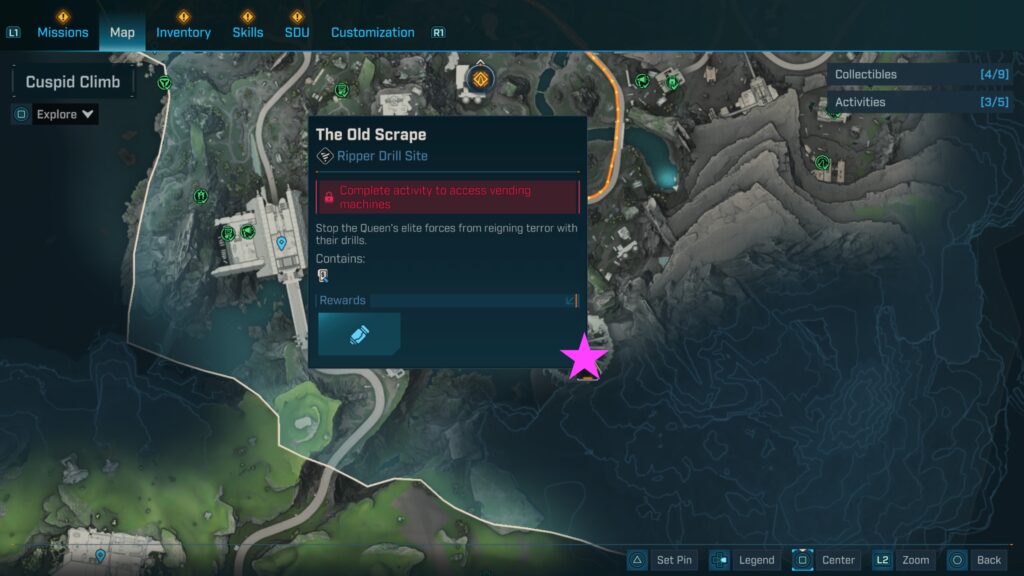This screenshot has height=576, width=1024.
Task: Switch to the Customization tab
Action: [372, 32]
